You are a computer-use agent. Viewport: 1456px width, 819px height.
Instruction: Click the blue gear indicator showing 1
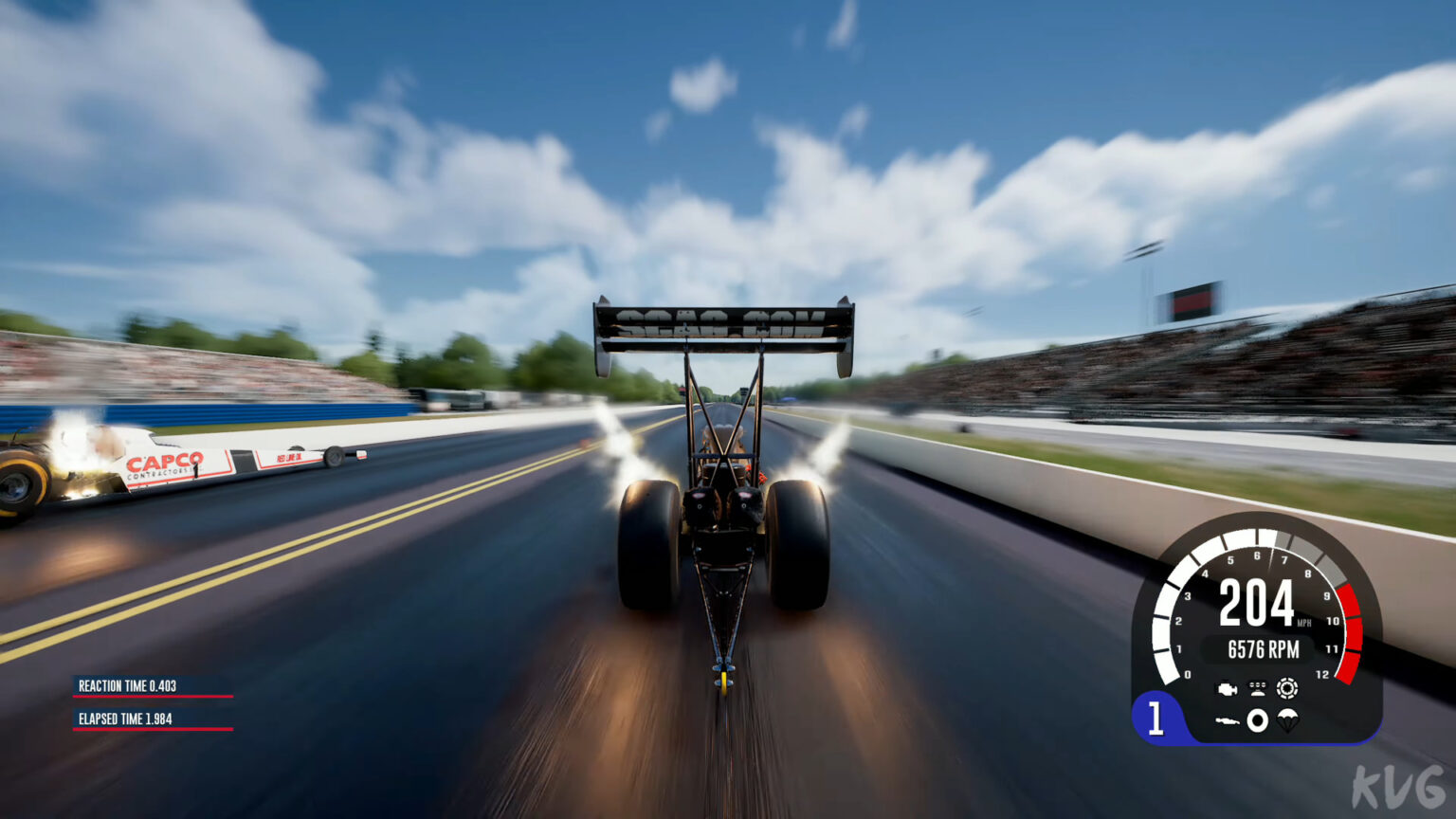(1157, 718)
